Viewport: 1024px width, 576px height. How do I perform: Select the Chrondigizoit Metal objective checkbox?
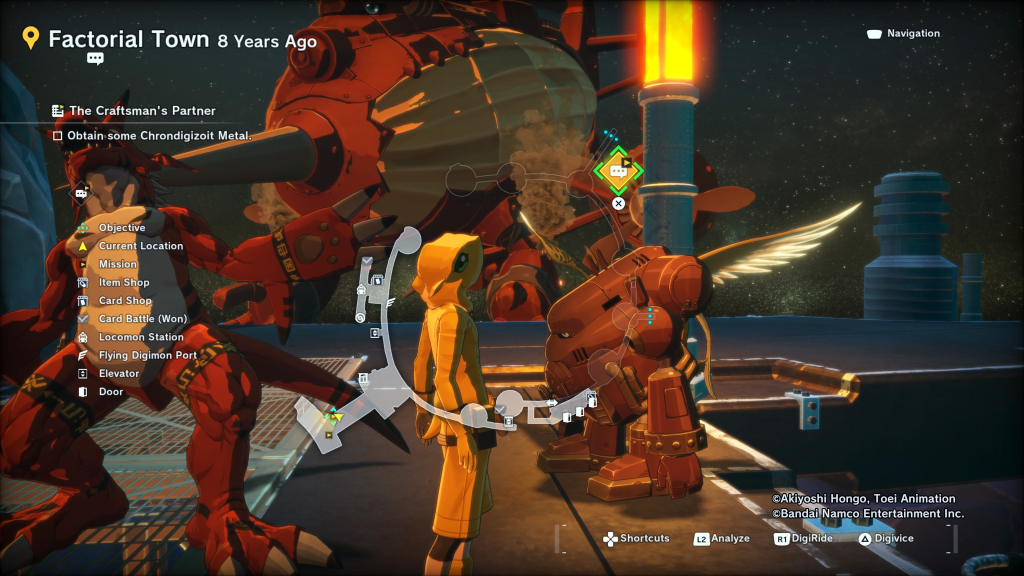click(x=58, y=135)
